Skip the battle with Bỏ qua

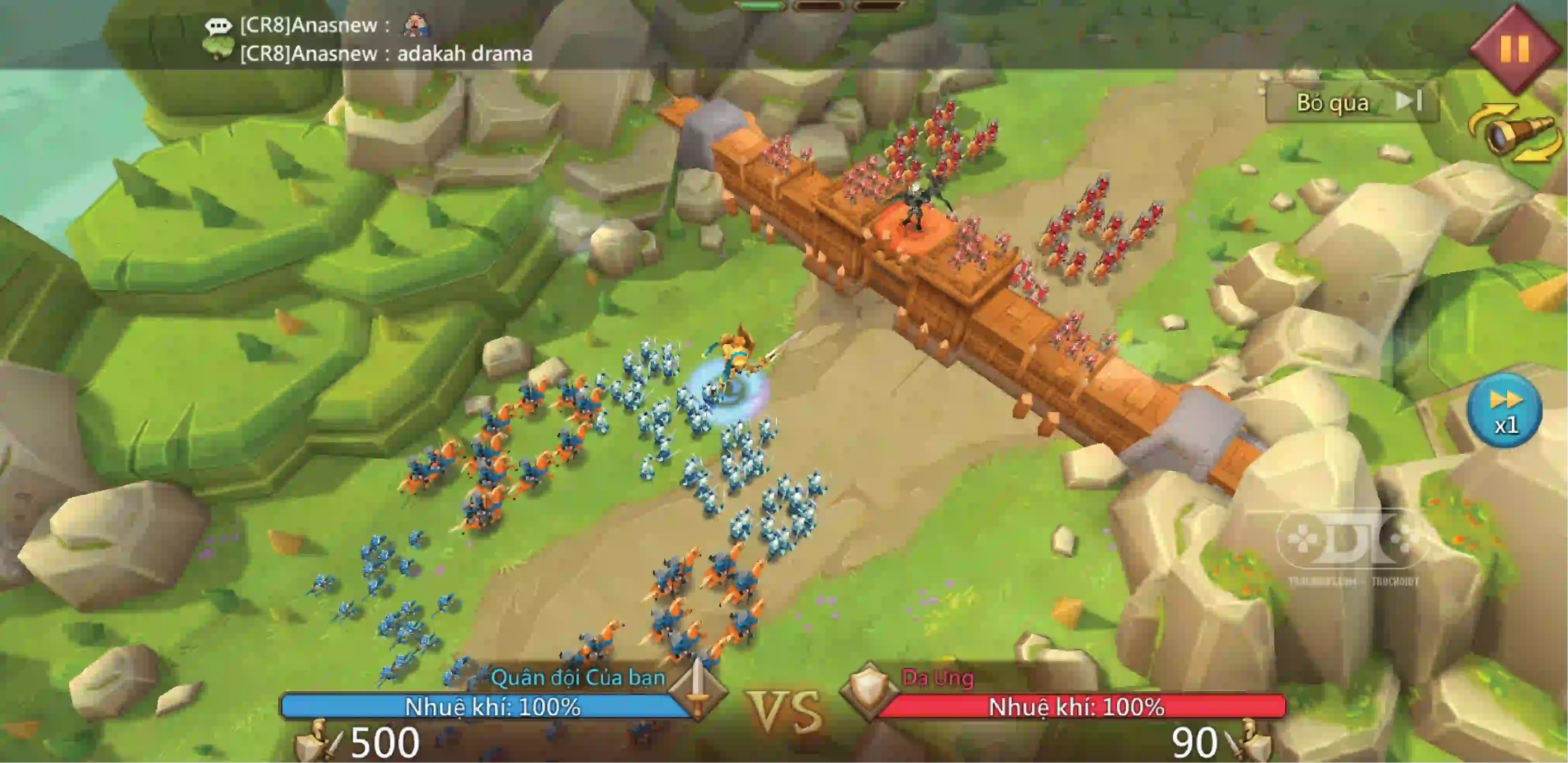coord(1352,102)
